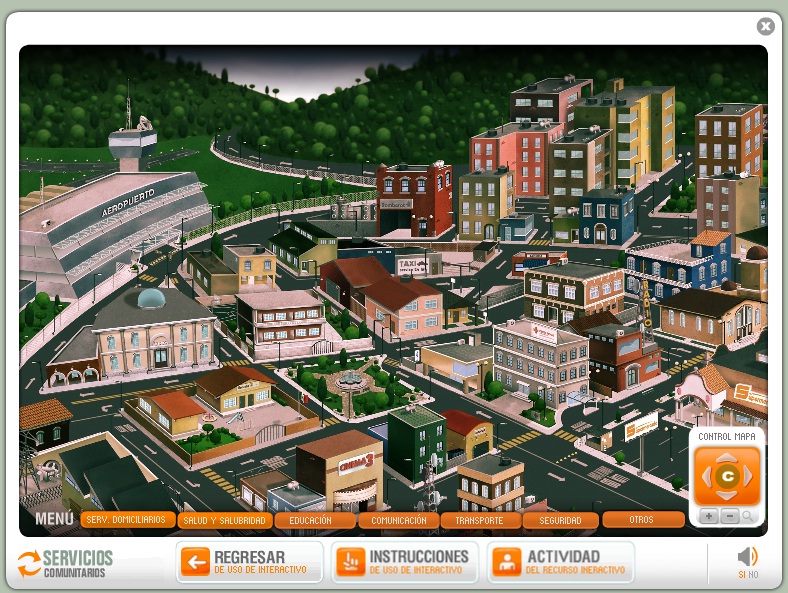The width and height of the screenshot is (788, 593).
Task: Select the Salud y Salubridad category
Action: pyautogui.click(x=224, y=520)
